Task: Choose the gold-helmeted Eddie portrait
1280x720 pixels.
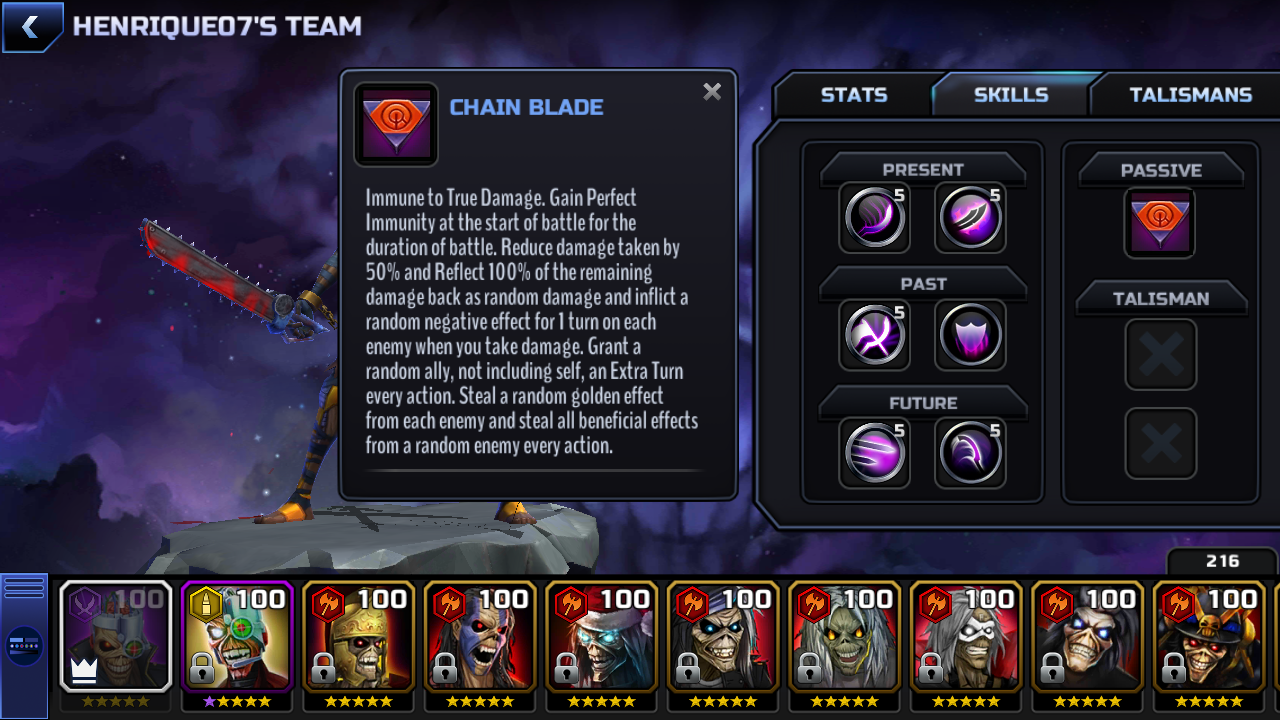Action: point(358,637)
